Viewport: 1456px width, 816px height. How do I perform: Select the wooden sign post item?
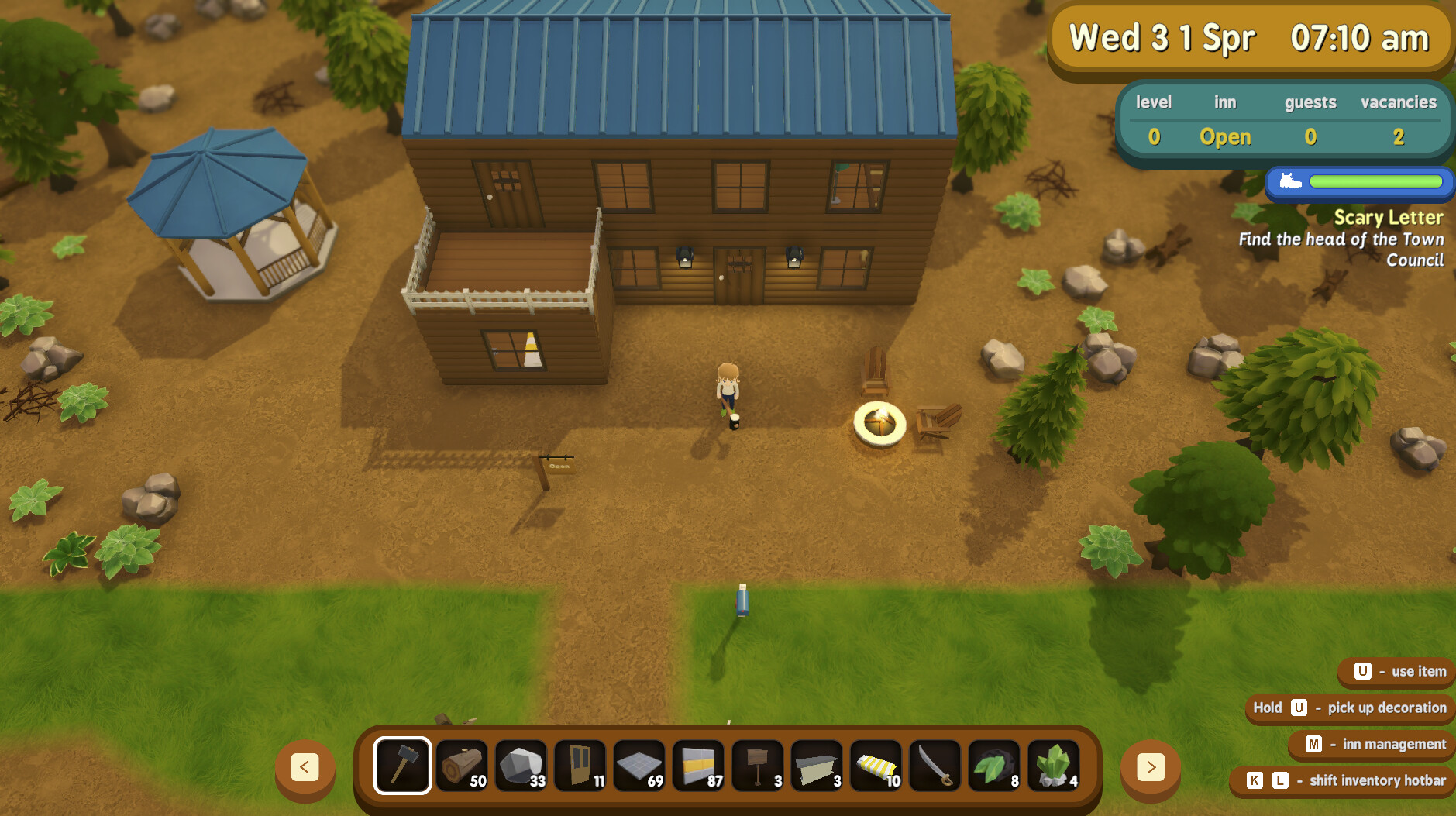[758, 766]
